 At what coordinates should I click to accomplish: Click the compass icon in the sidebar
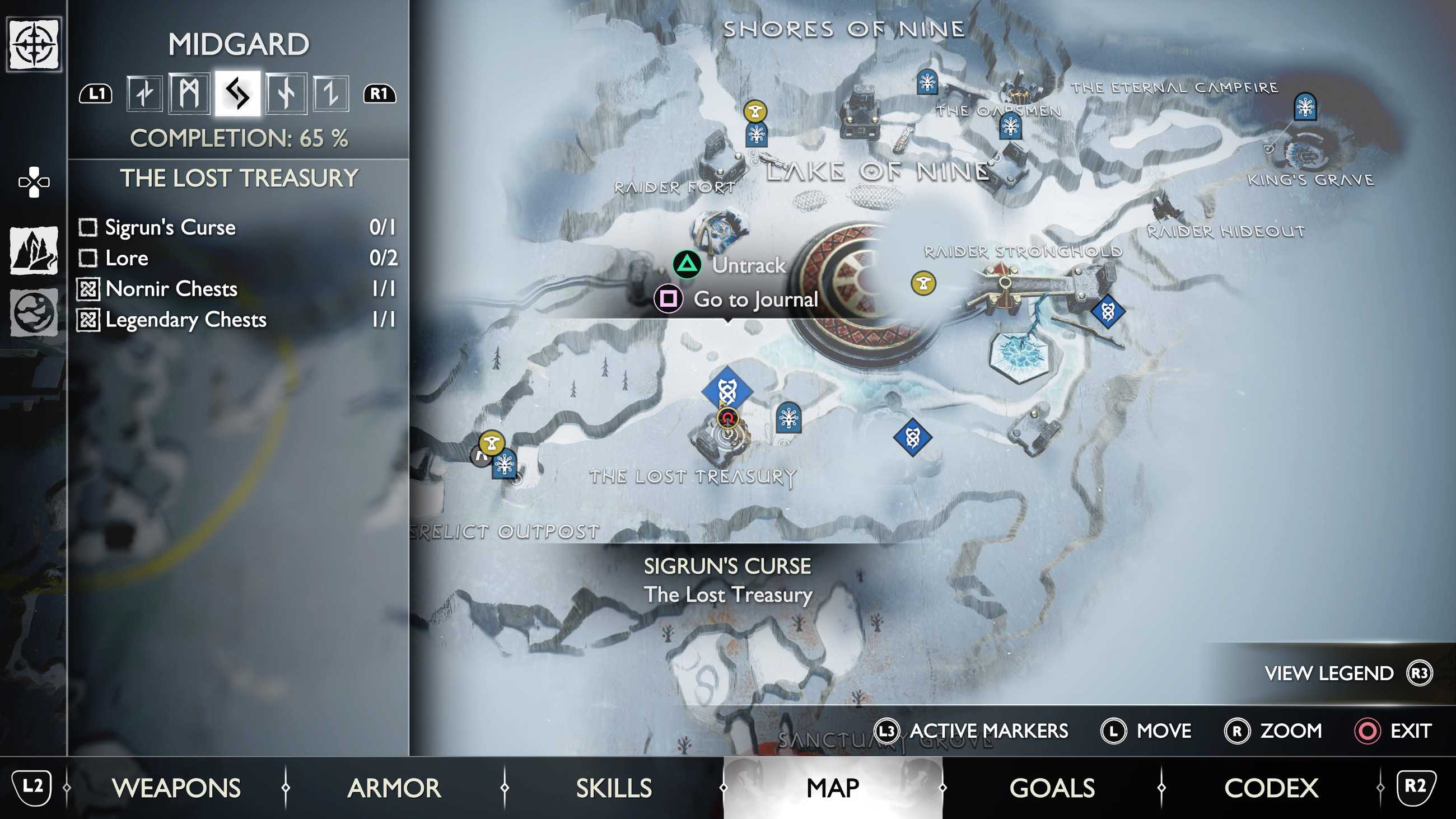click(x=34, y=44)
